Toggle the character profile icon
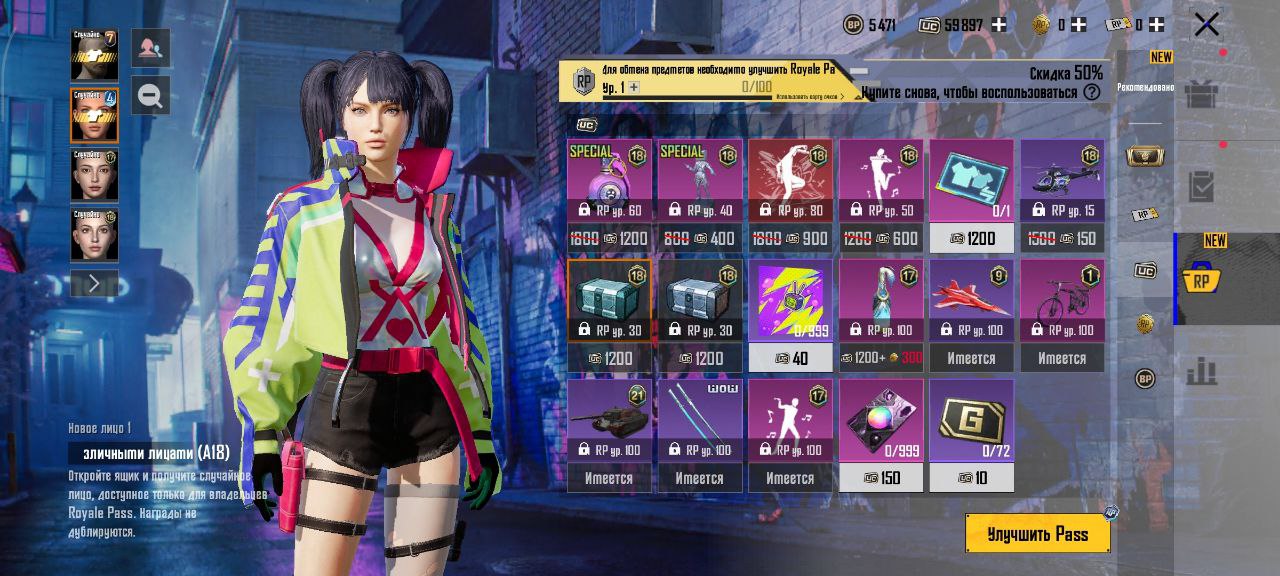 pos(150,48)
